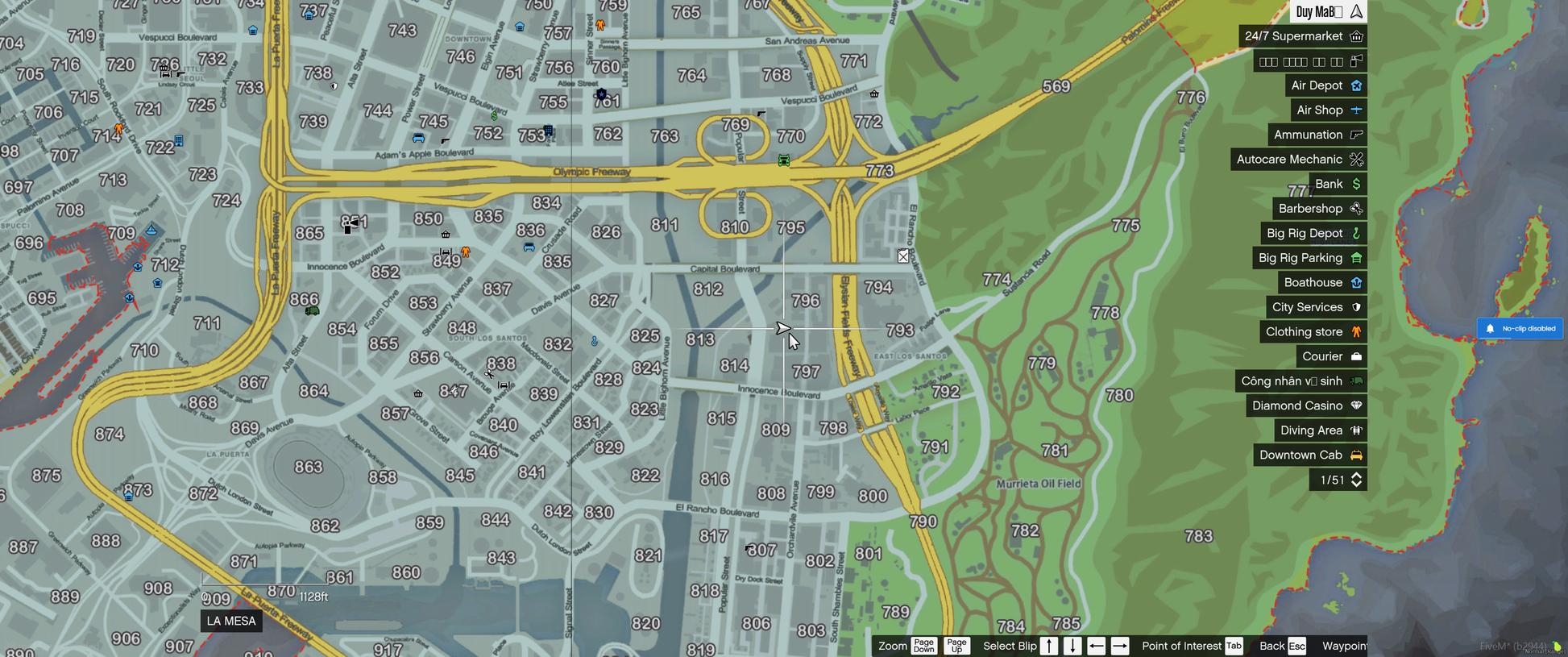
Task: Select the Big Rig Parking entry
Action: point(1309,258)
